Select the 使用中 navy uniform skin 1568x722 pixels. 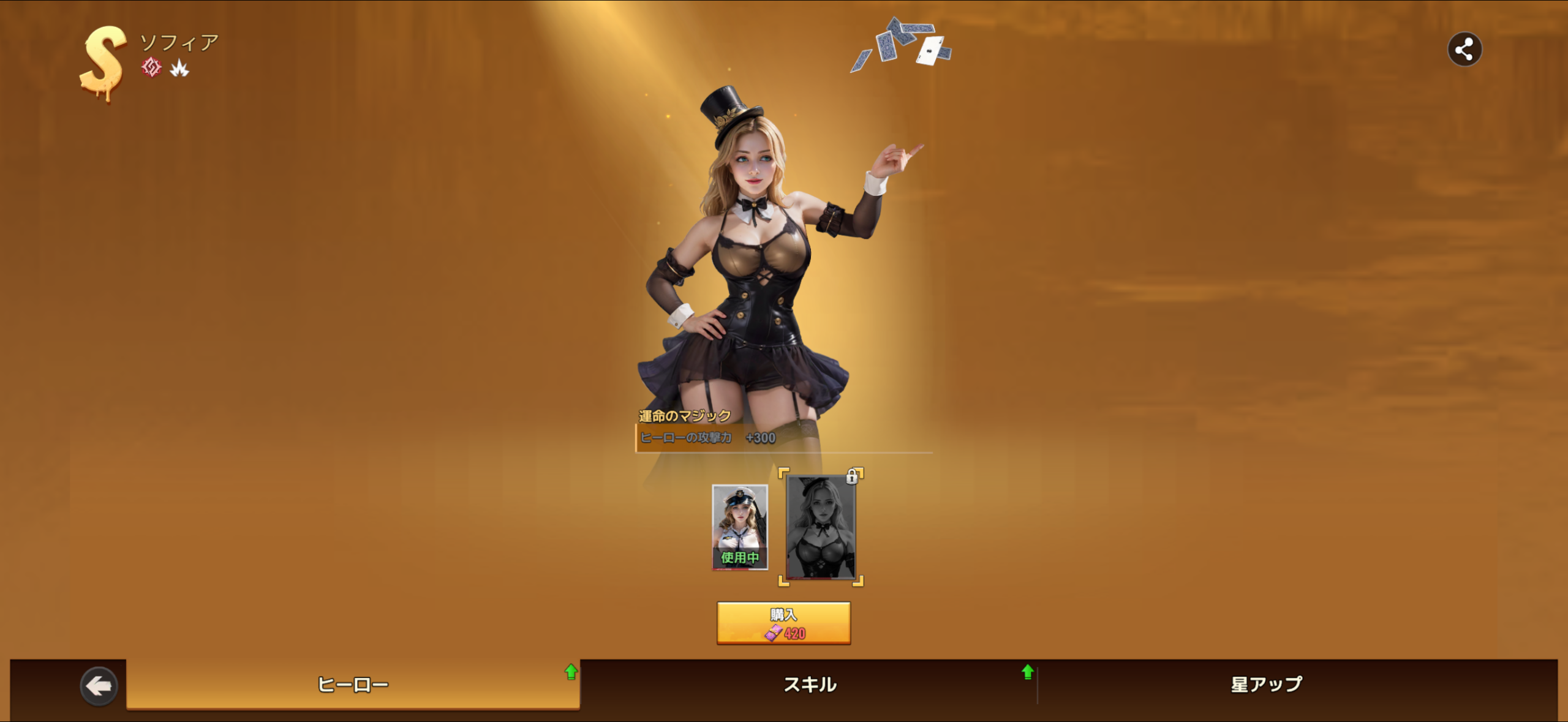pos(740,527)
